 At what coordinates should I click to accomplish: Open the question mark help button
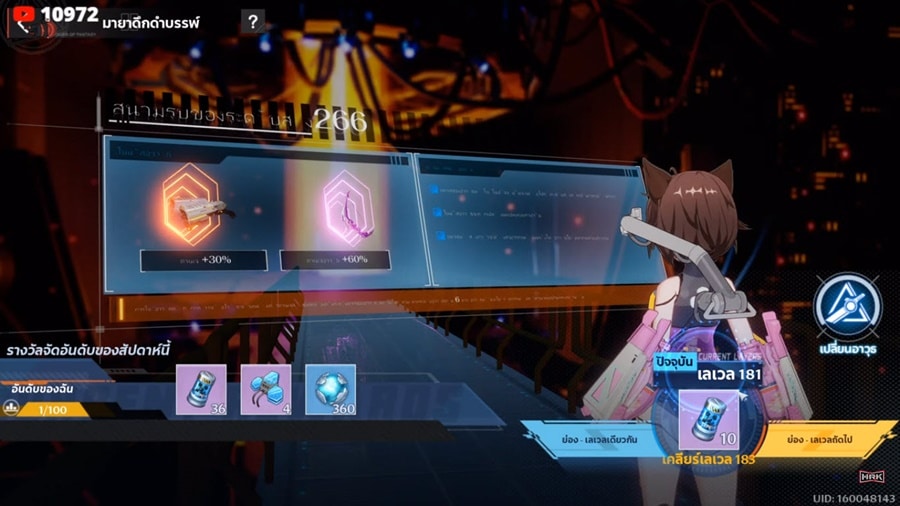pyautogui.click(x=254, y=21)
